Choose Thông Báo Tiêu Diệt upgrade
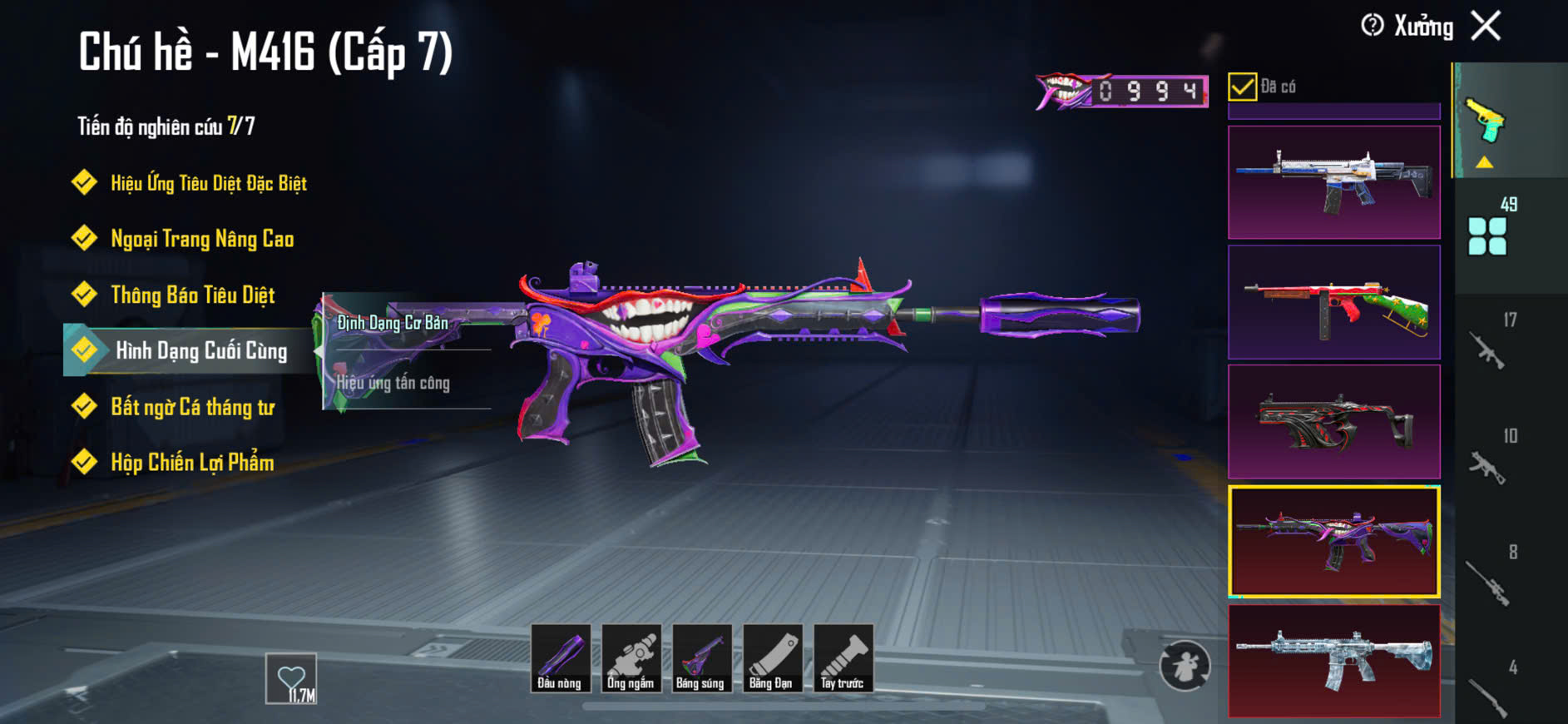 [192, 295]
